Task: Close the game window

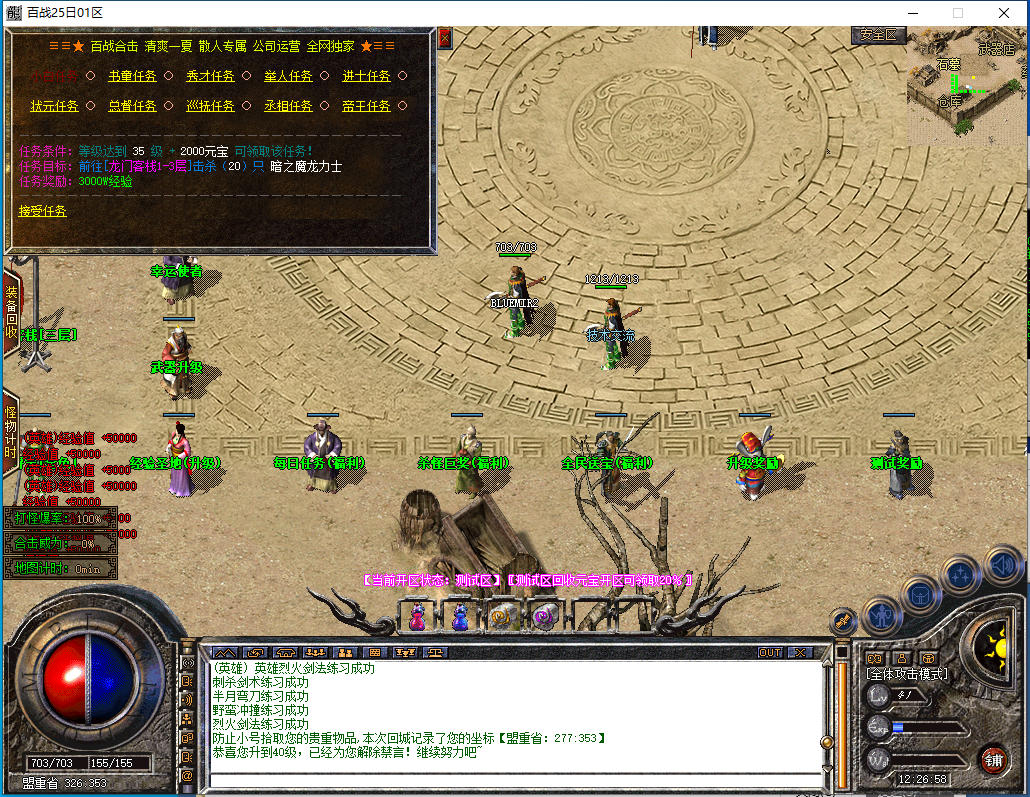Action: [1004, 13]
